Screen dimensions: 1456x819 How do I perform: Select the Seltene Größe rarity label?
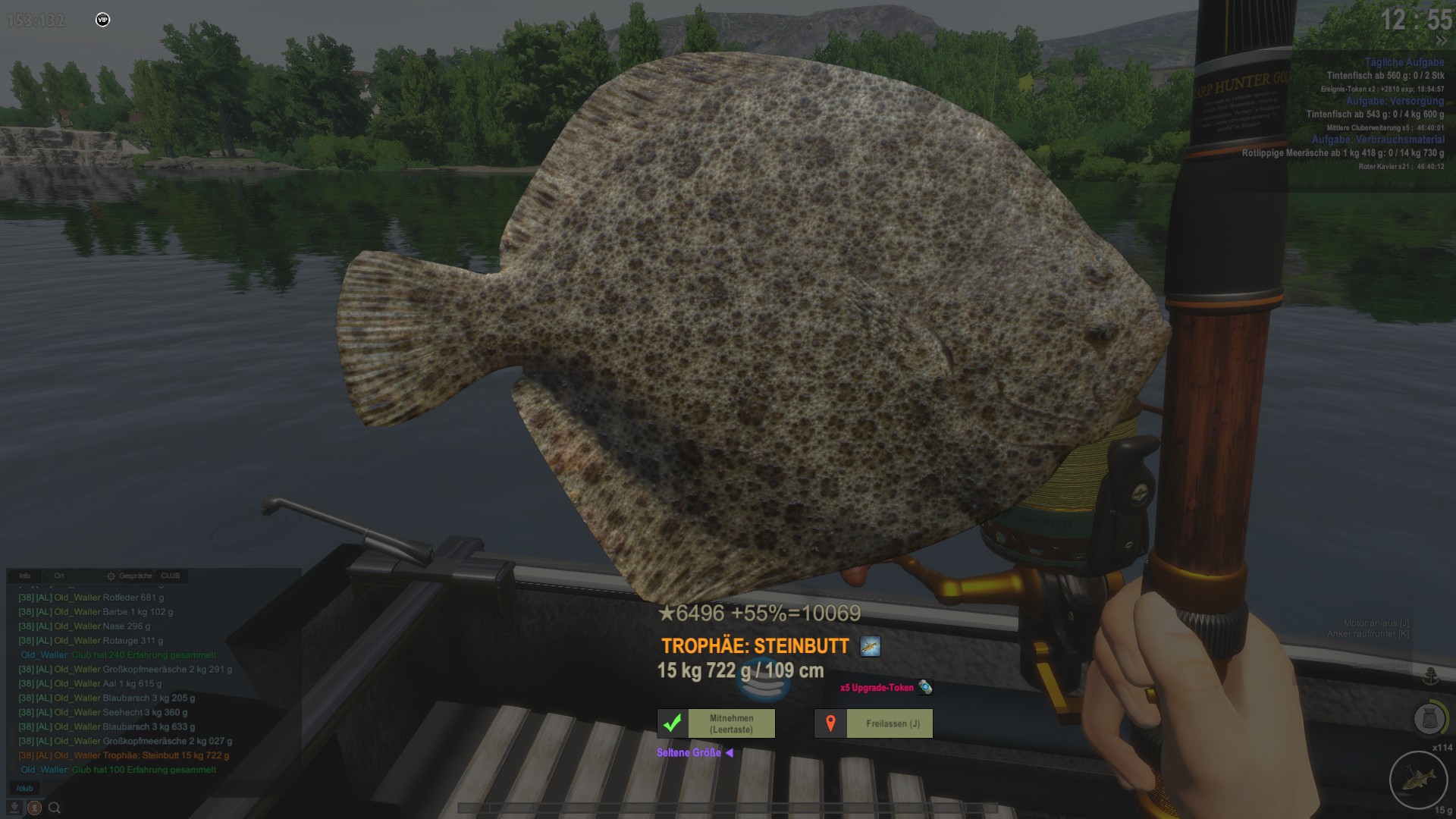[x=689, y=753]
